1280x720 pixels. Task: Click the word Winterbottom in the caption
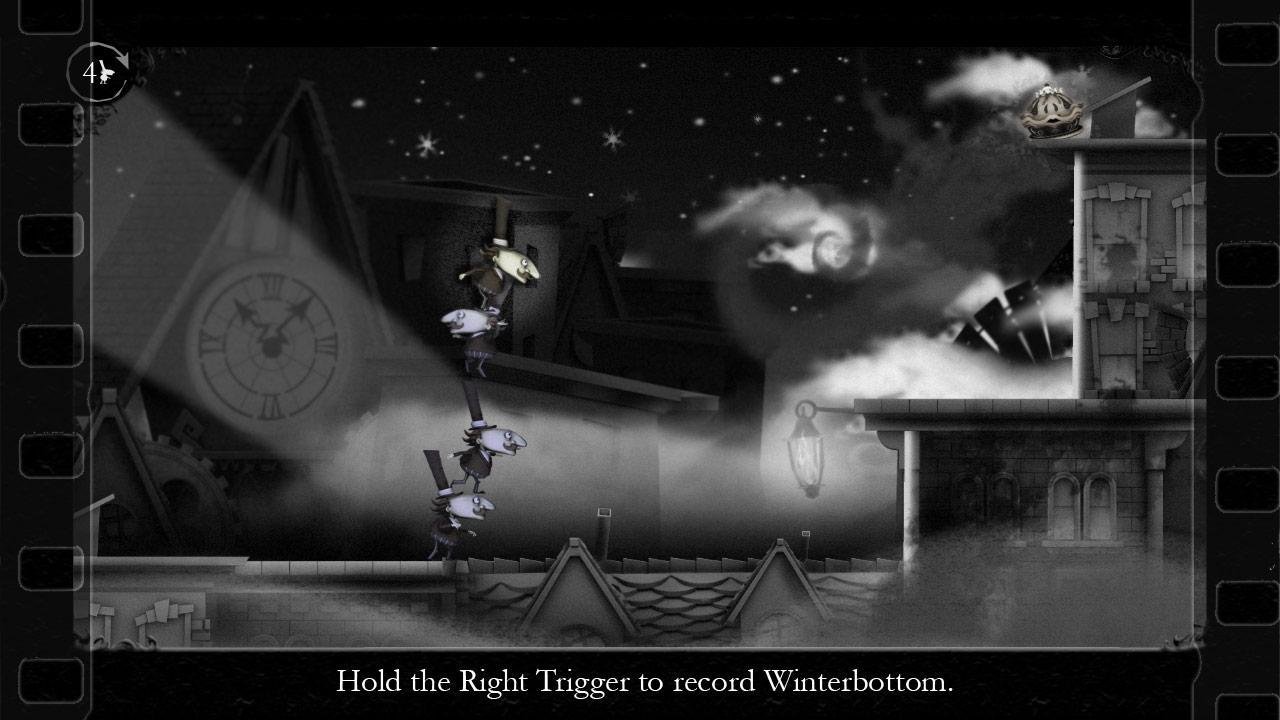[x=862, y=682]
